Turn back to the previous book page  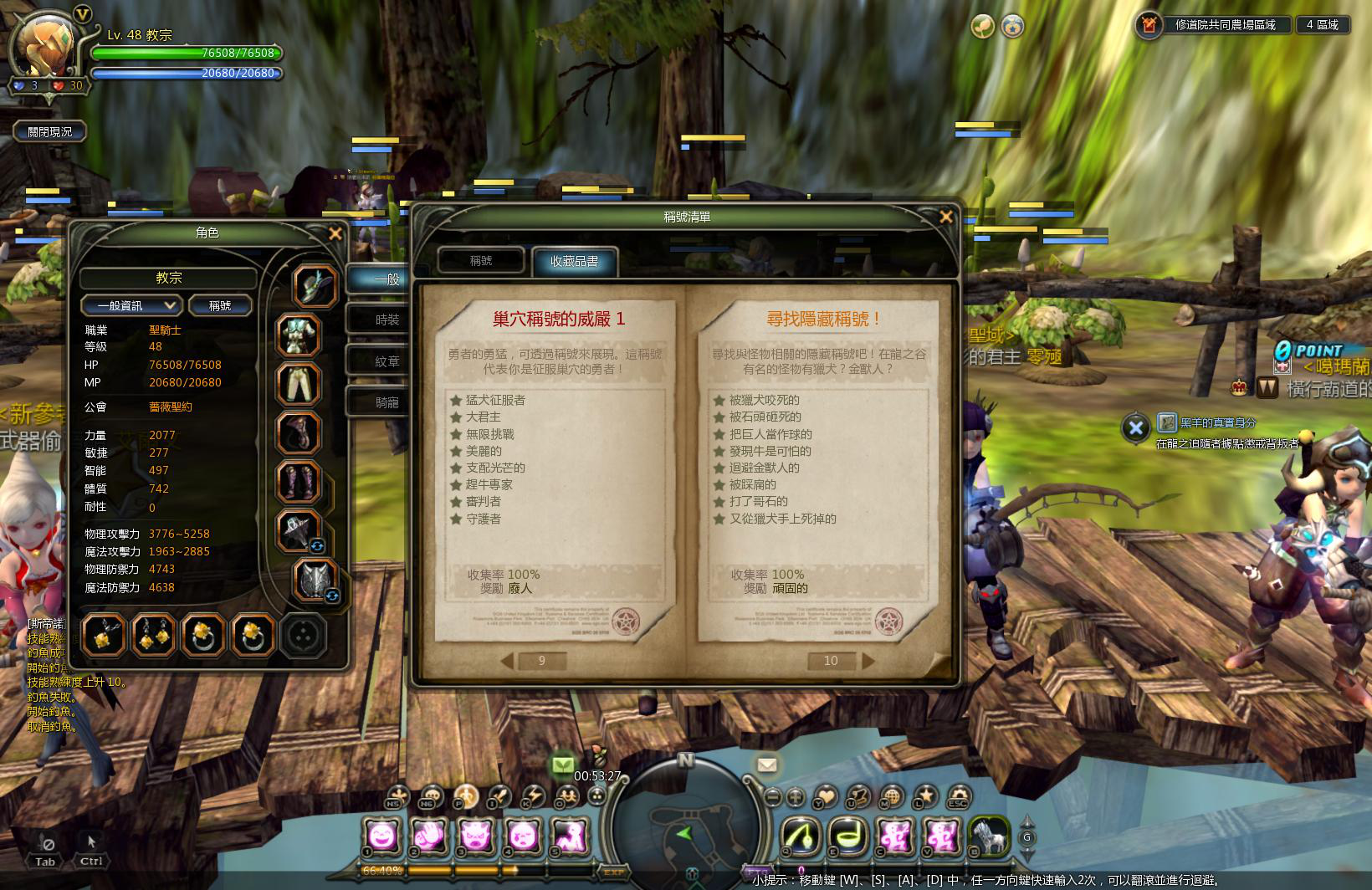point(507,661)
